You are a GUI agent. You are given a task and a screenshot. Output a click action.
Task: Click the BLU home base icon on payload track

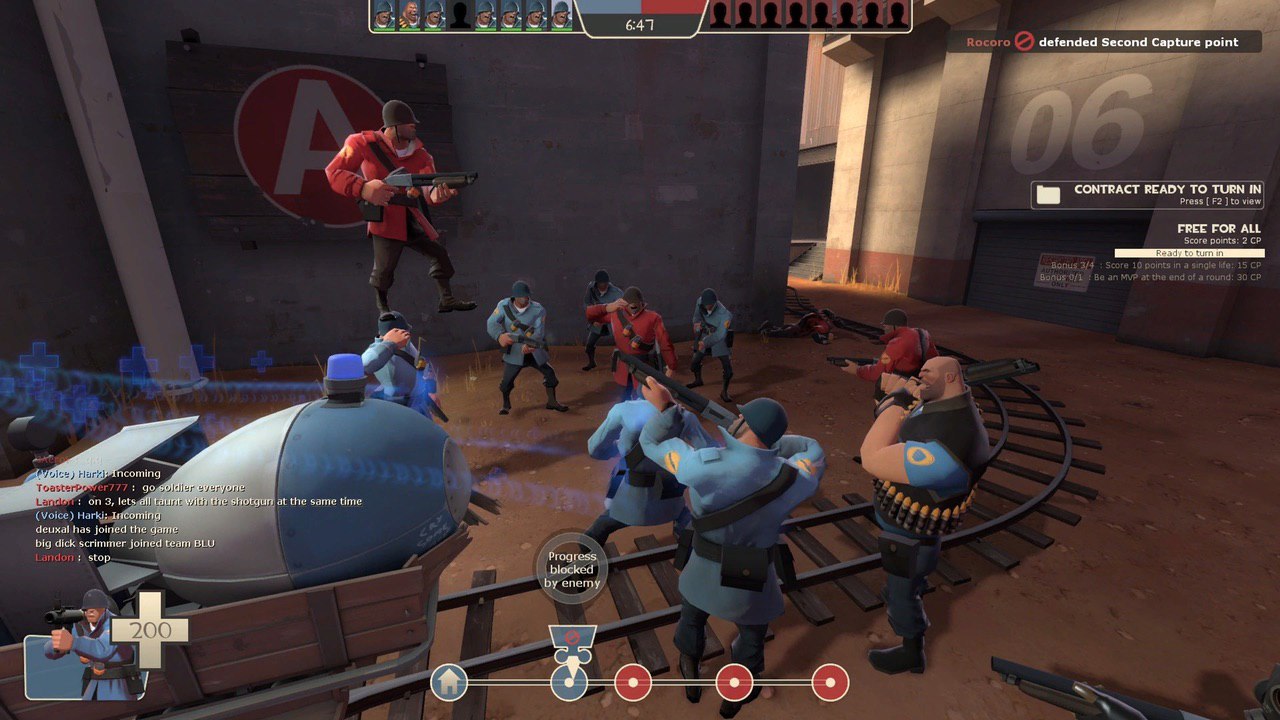pyautogui.click(x=450, y=683)
